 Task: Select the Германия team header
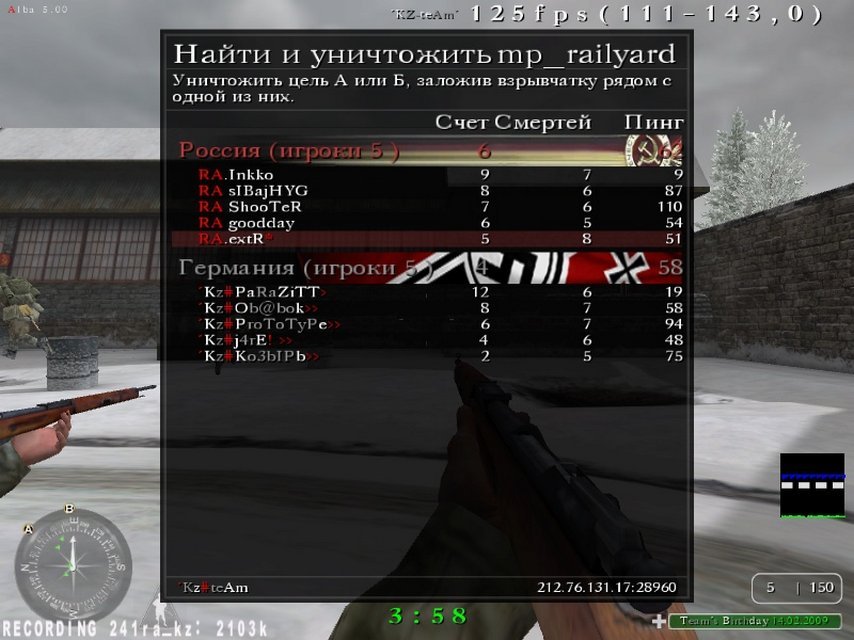pyautogui.click(x=430, y=268)
